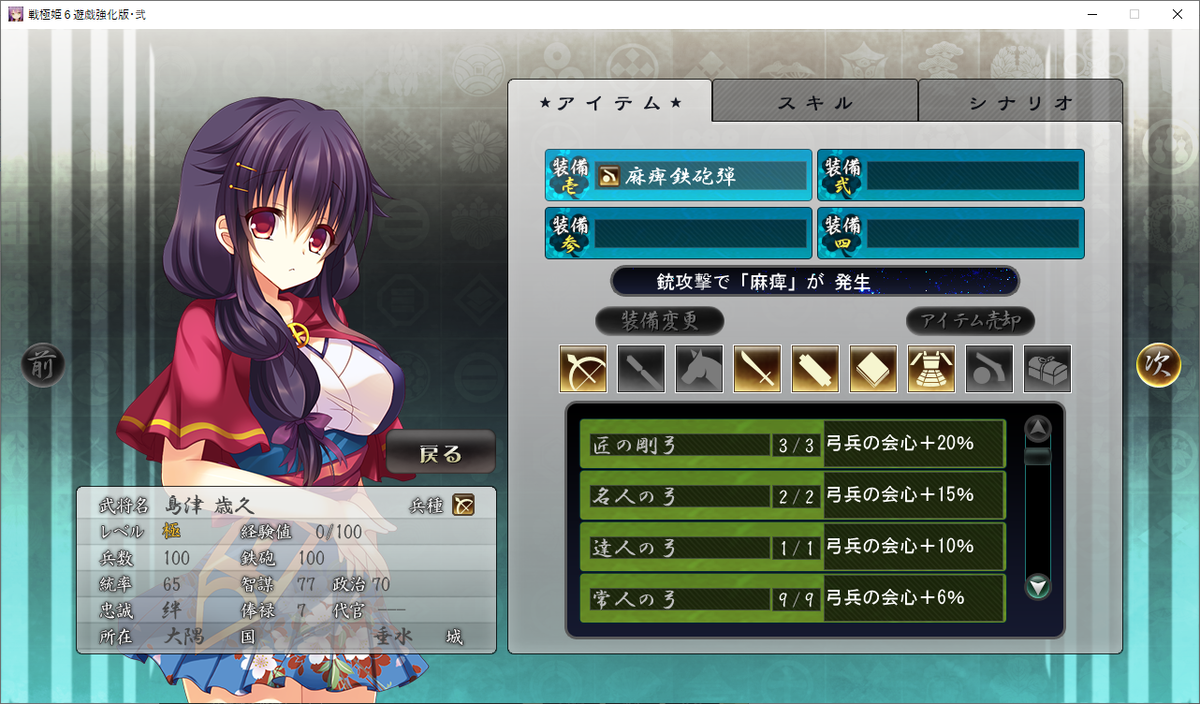Open the scroll item category
Image resolution: width=1200 pixels, height=704 pixels.
pyautogui.click(x=815, y=369)
